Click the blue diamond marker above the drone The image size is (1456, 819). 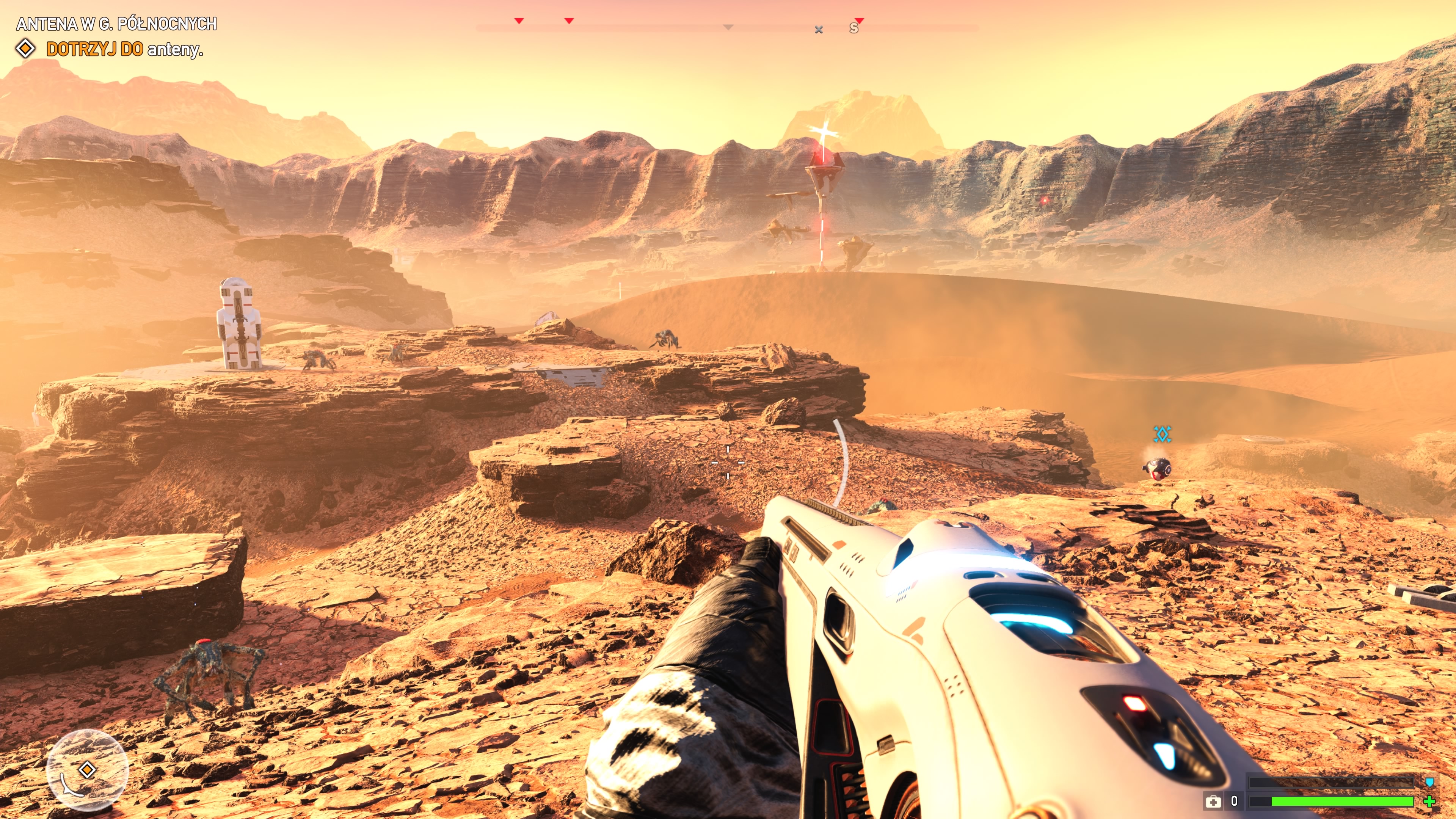(x=1162, y=434)
